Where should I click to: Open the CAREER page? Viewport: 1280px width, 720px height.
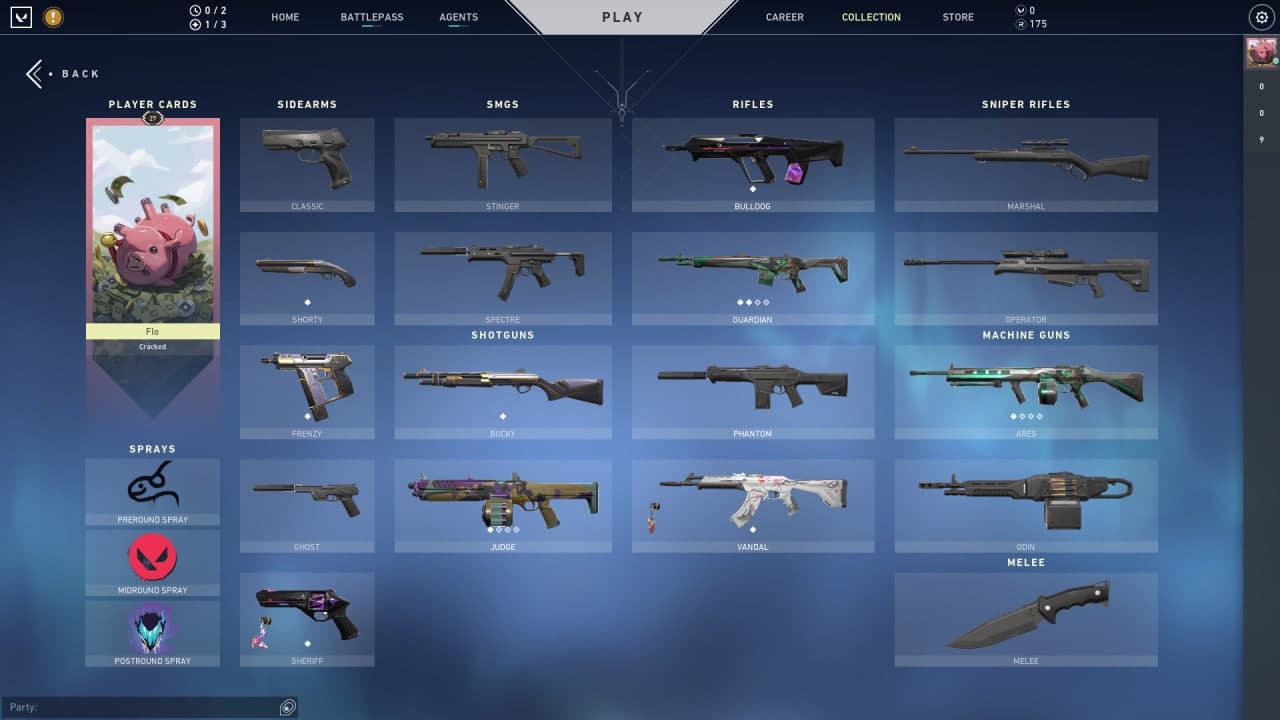(784, 16)
